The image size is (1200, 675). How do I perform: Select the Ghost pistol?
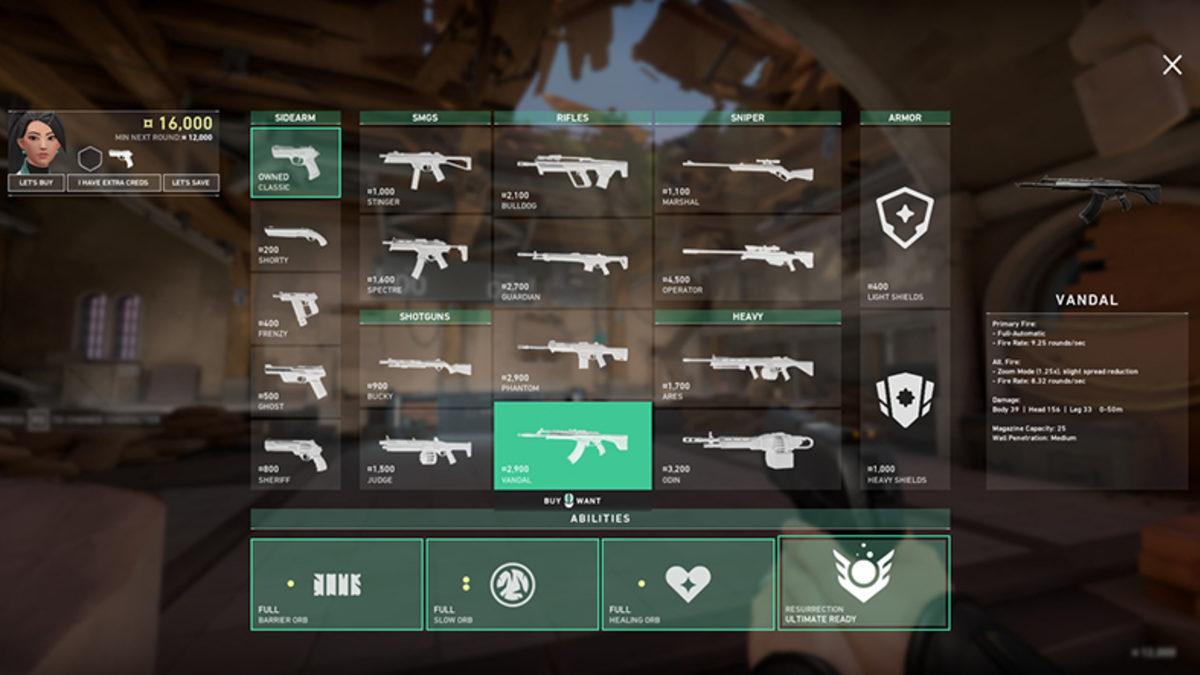(295, 382)
